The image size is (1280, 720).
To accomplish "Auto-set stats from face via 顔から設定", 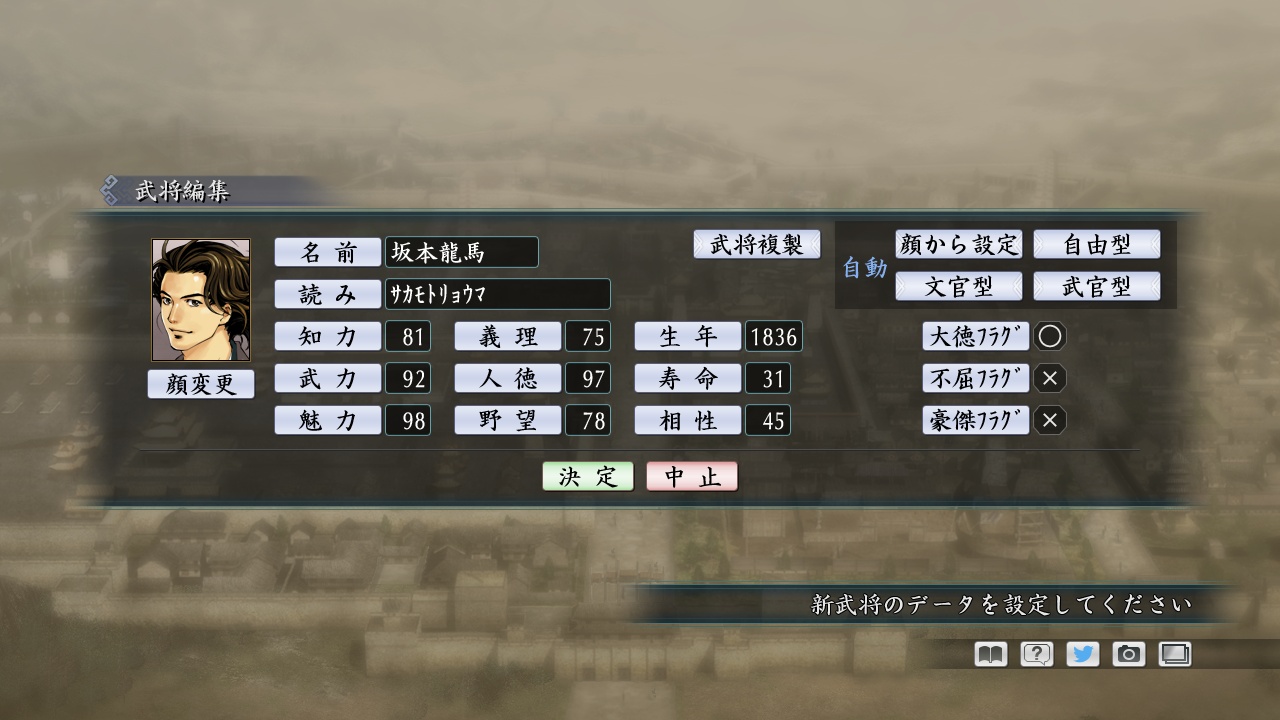I will (x=959, y=244).
